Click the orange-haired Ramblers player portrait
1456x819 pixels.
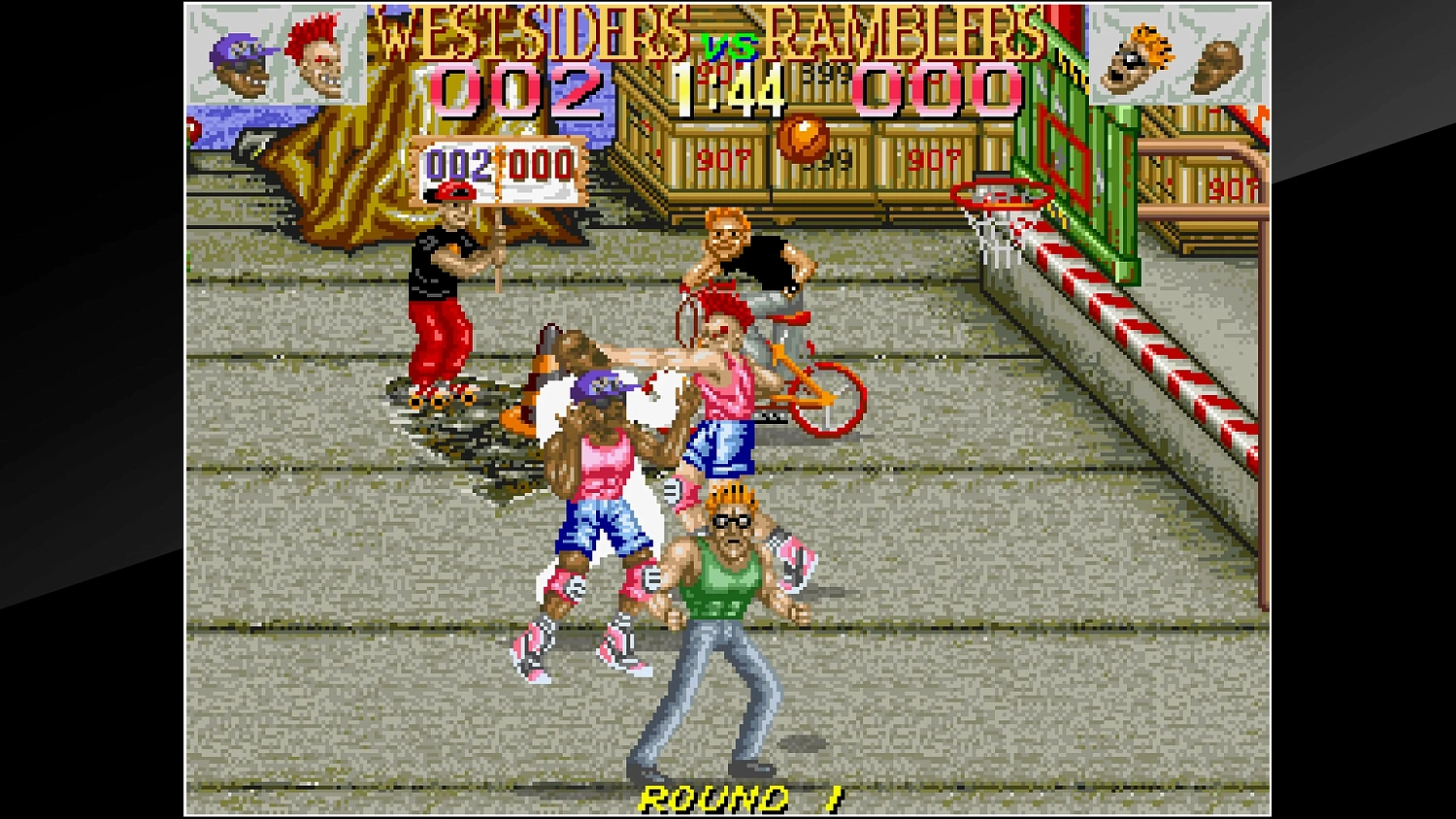click(1138, 56)
